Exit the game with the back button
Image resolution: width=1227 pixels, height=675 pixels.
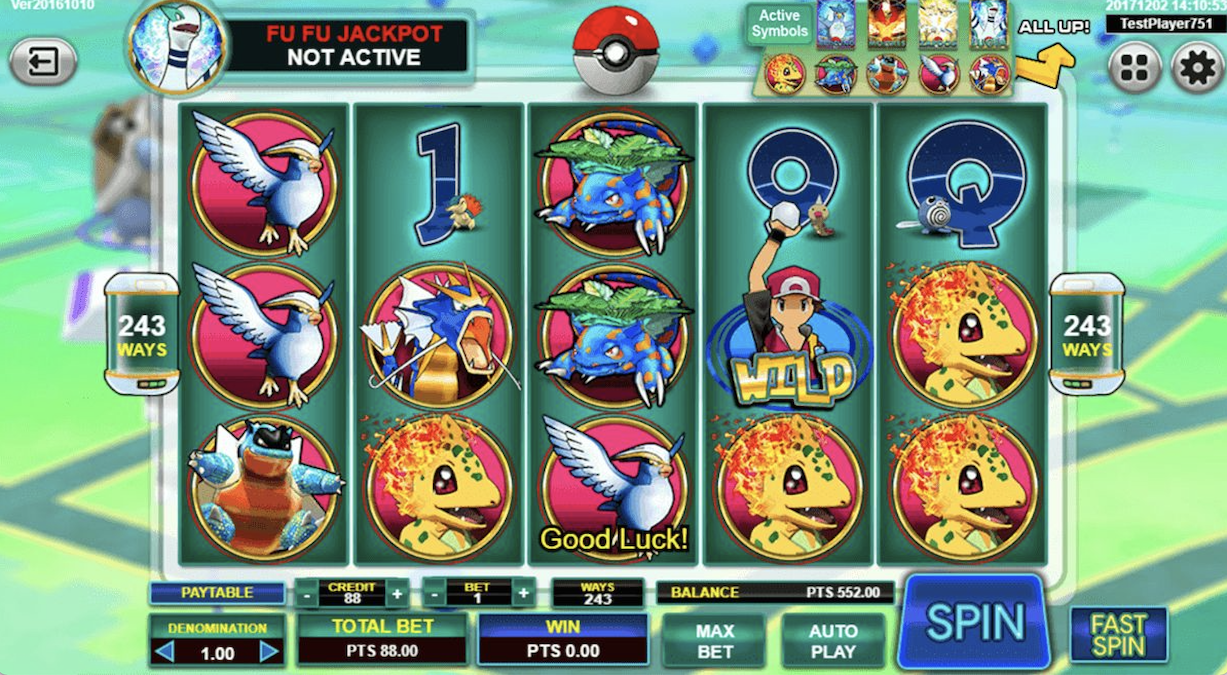pos(43,64)
